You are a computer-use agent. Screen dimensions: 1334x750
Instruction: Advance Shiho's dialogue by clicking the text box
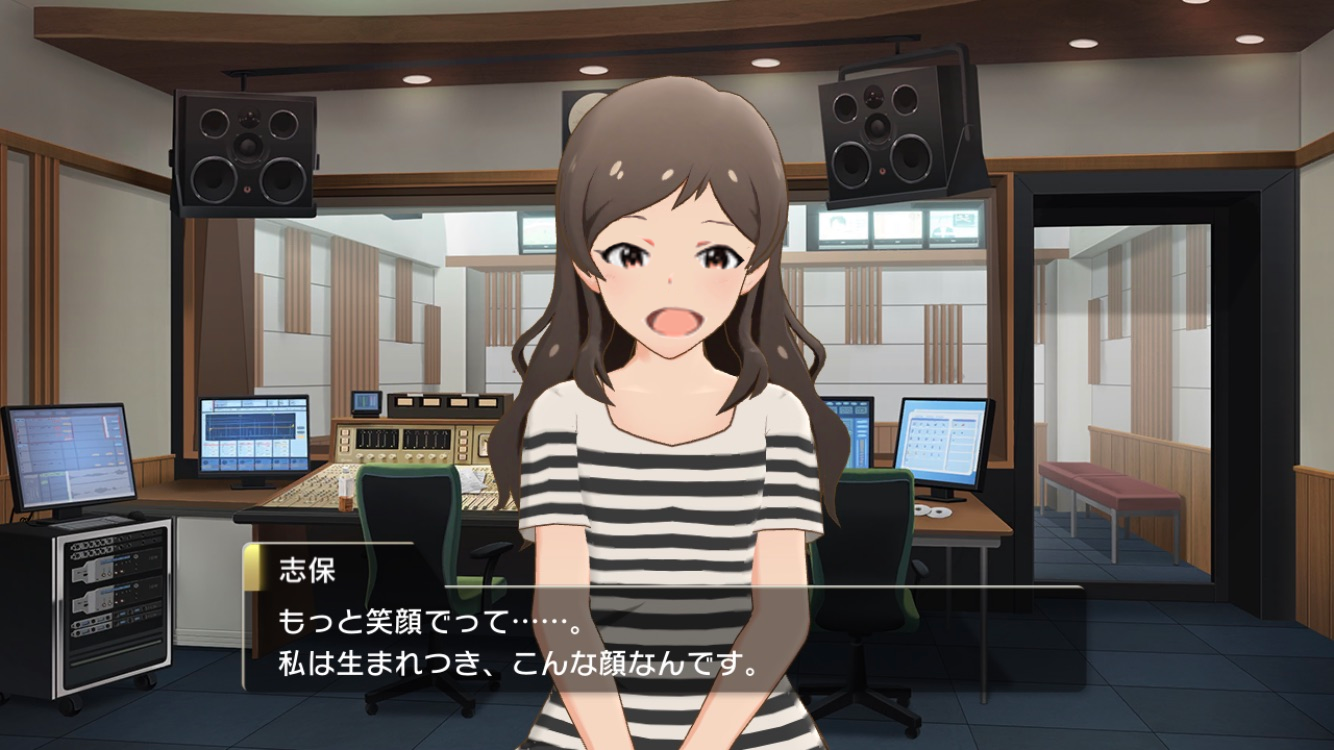click(x=663, y=638)
